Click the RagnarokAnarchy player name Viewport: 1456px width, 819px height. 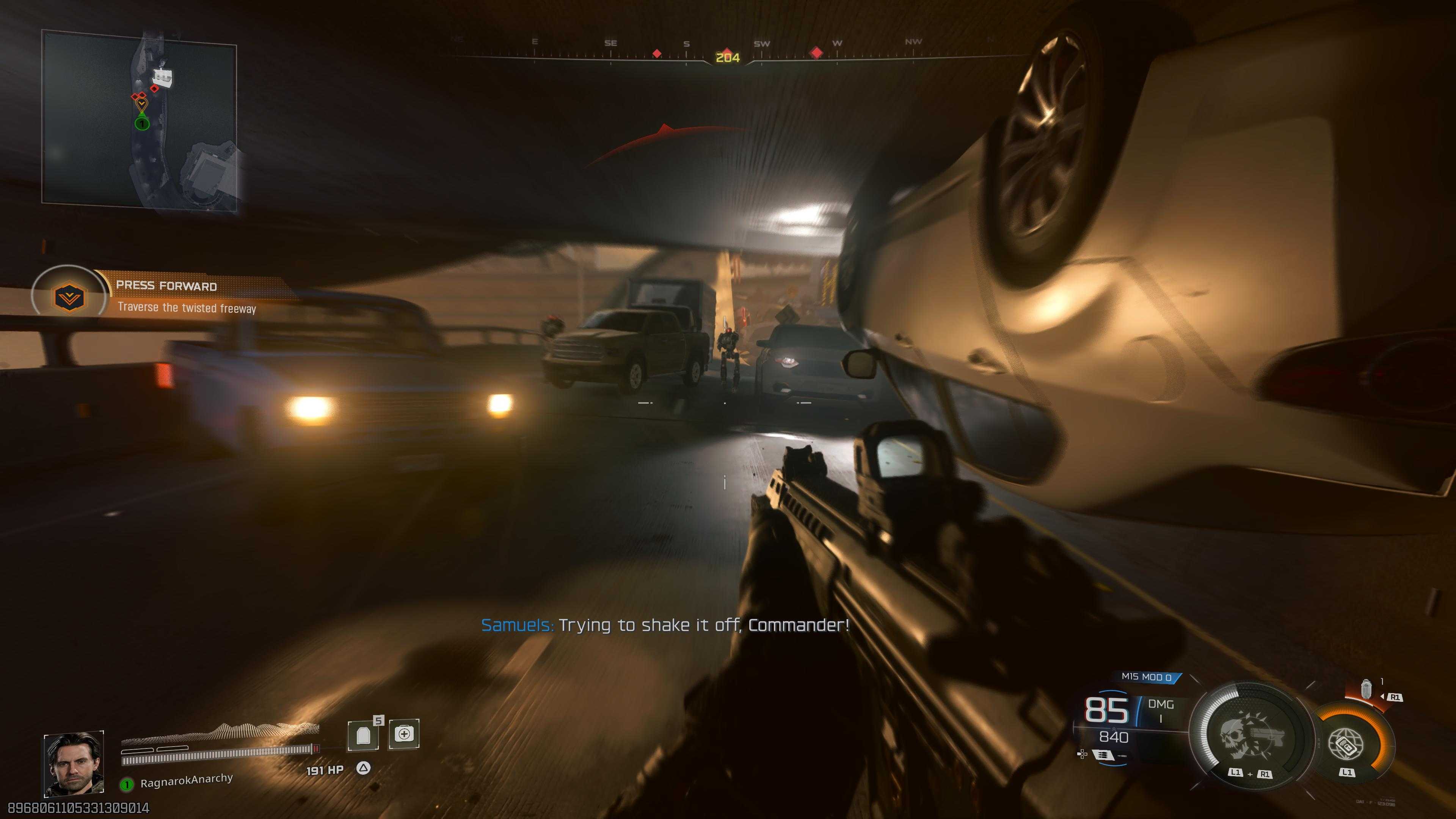186,780
